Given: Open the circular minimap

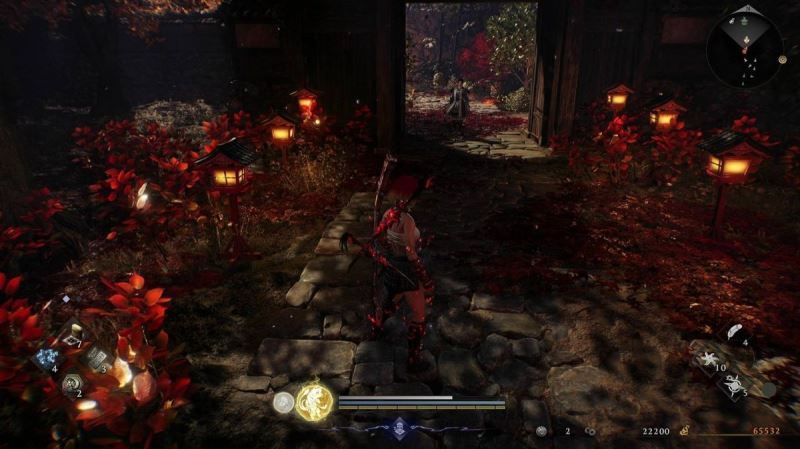Looking at the screenshot, I should pos(745,46).
